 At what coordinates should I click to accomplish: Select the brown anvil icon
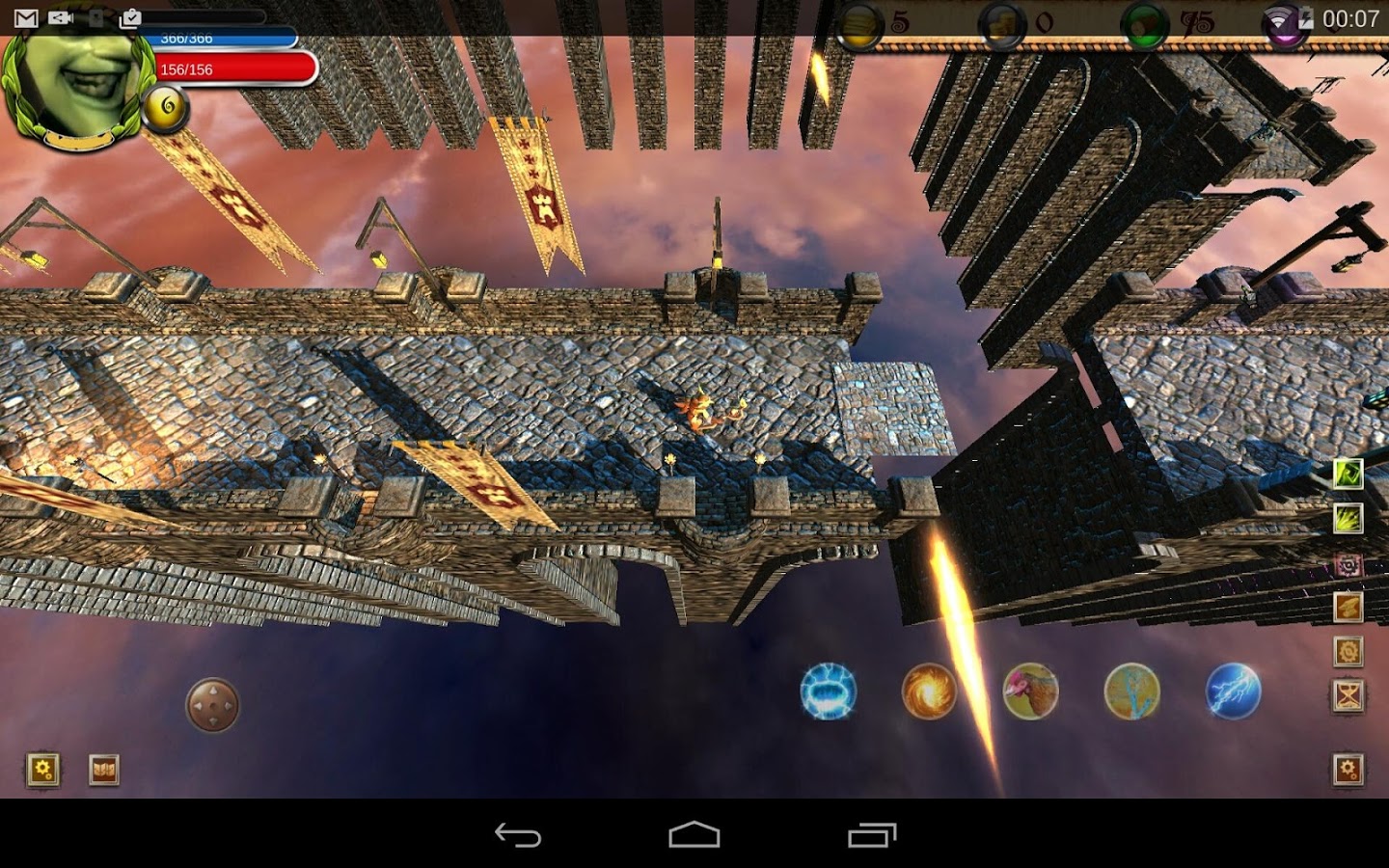pyautogui.click(x=1348, y=607)
